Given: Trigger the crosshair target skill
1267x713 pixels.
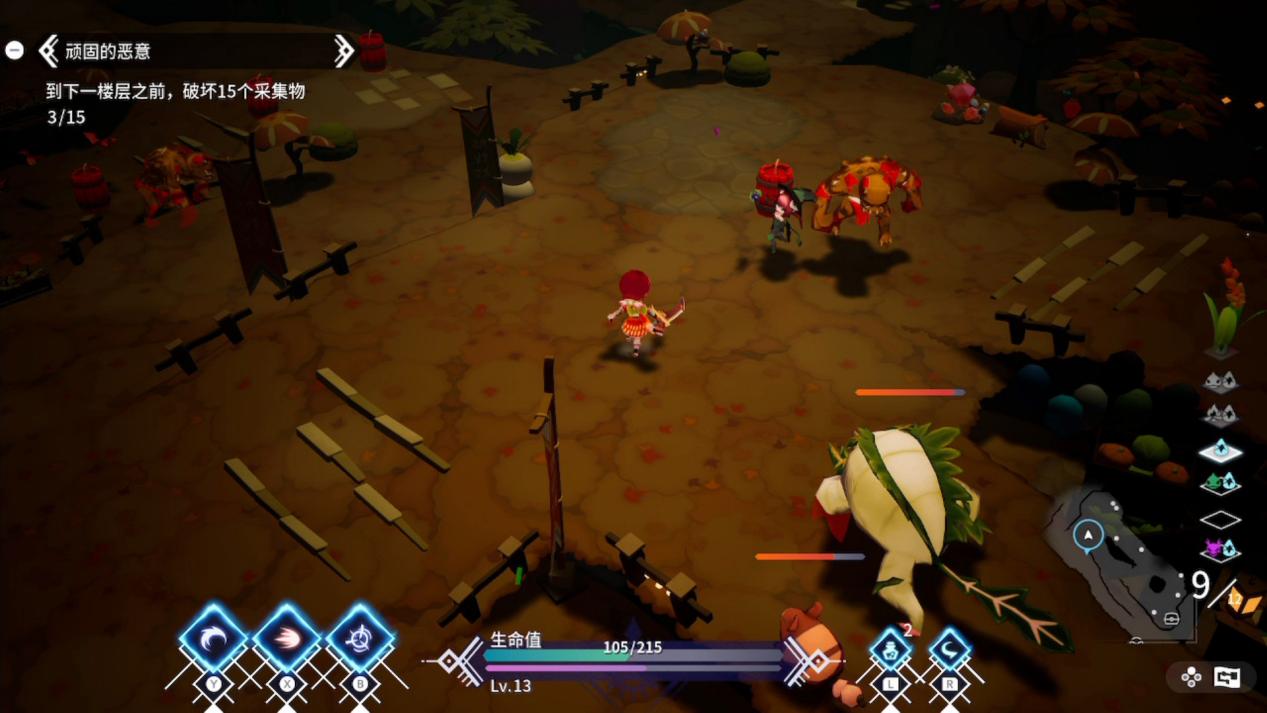Looking at the screenshot, I should (360, 637).
